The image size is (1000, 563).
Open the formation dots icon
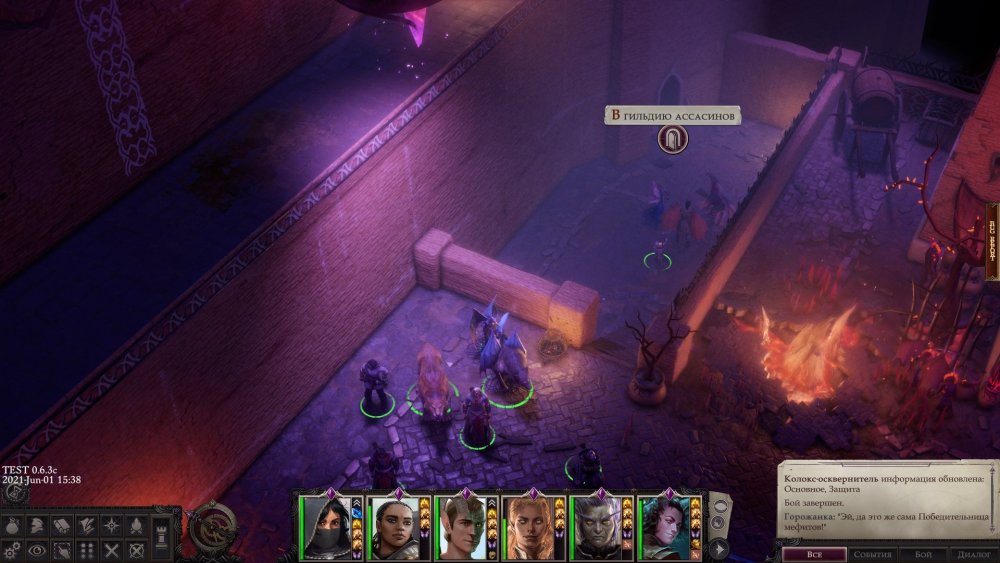[88, 550]
